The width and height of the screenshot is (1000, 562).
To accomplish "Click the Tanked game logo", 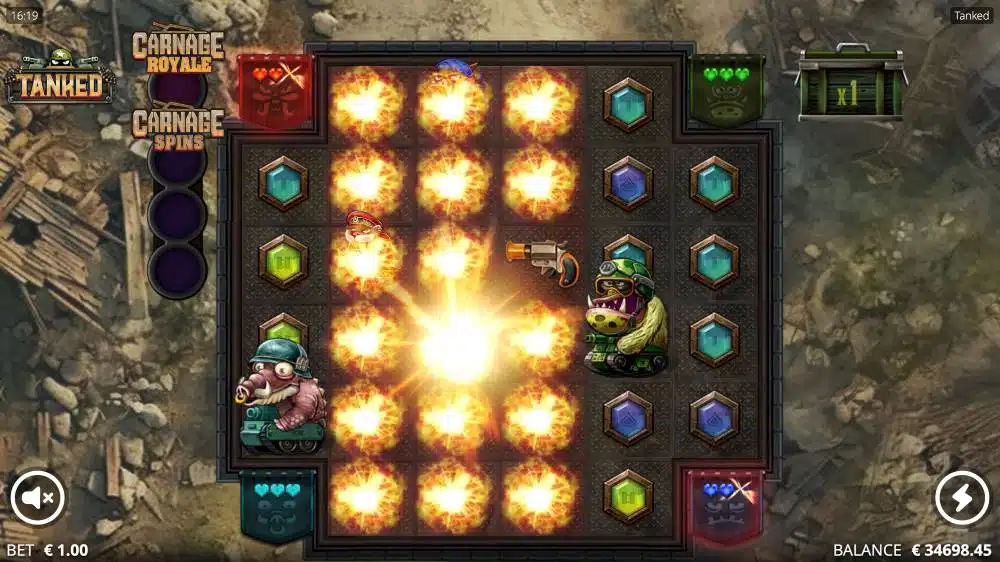I will click(58, 79).
